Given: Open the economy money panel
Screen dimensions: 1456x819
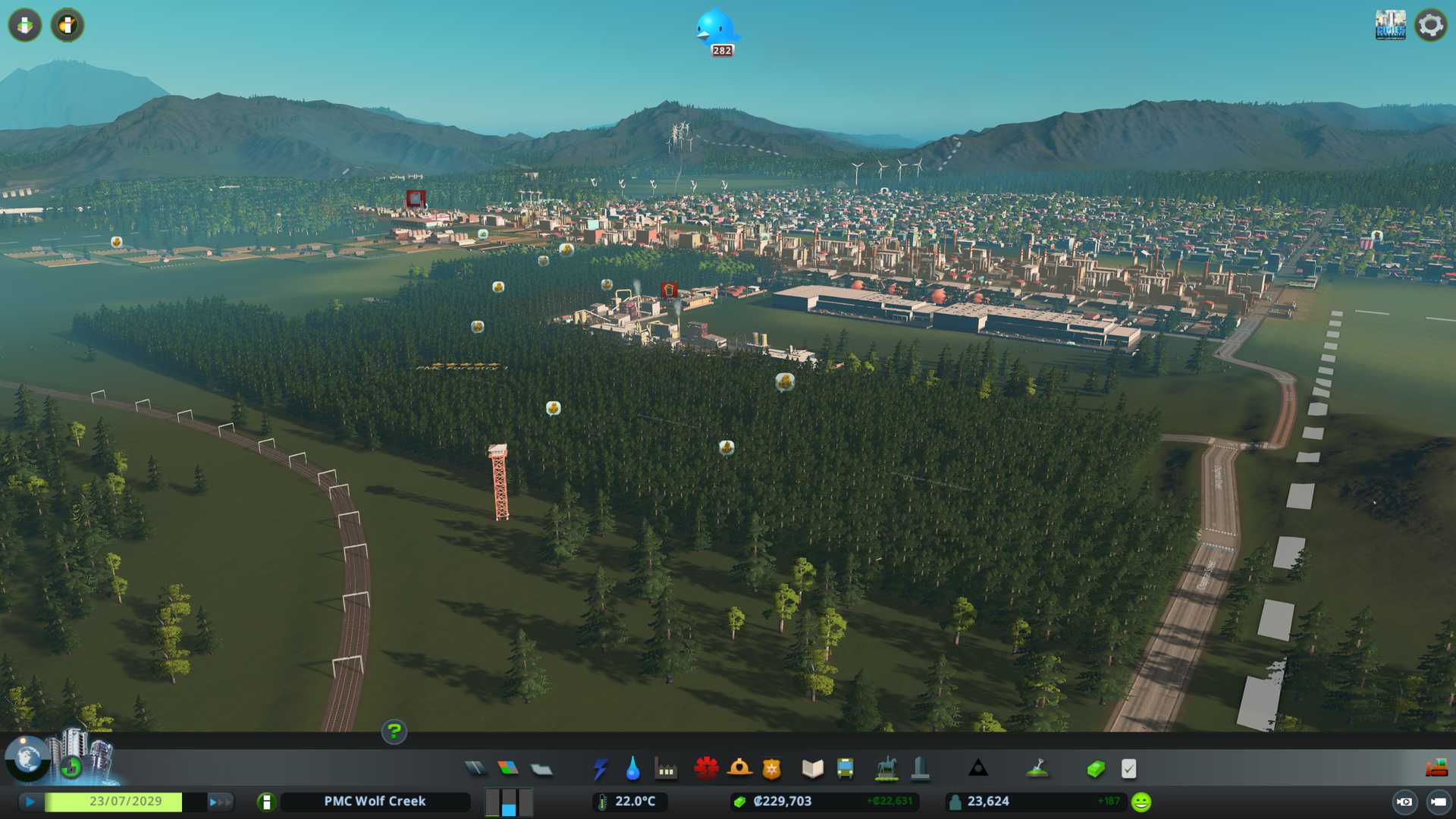Looking at the screenshot, I should point(1096,769).
